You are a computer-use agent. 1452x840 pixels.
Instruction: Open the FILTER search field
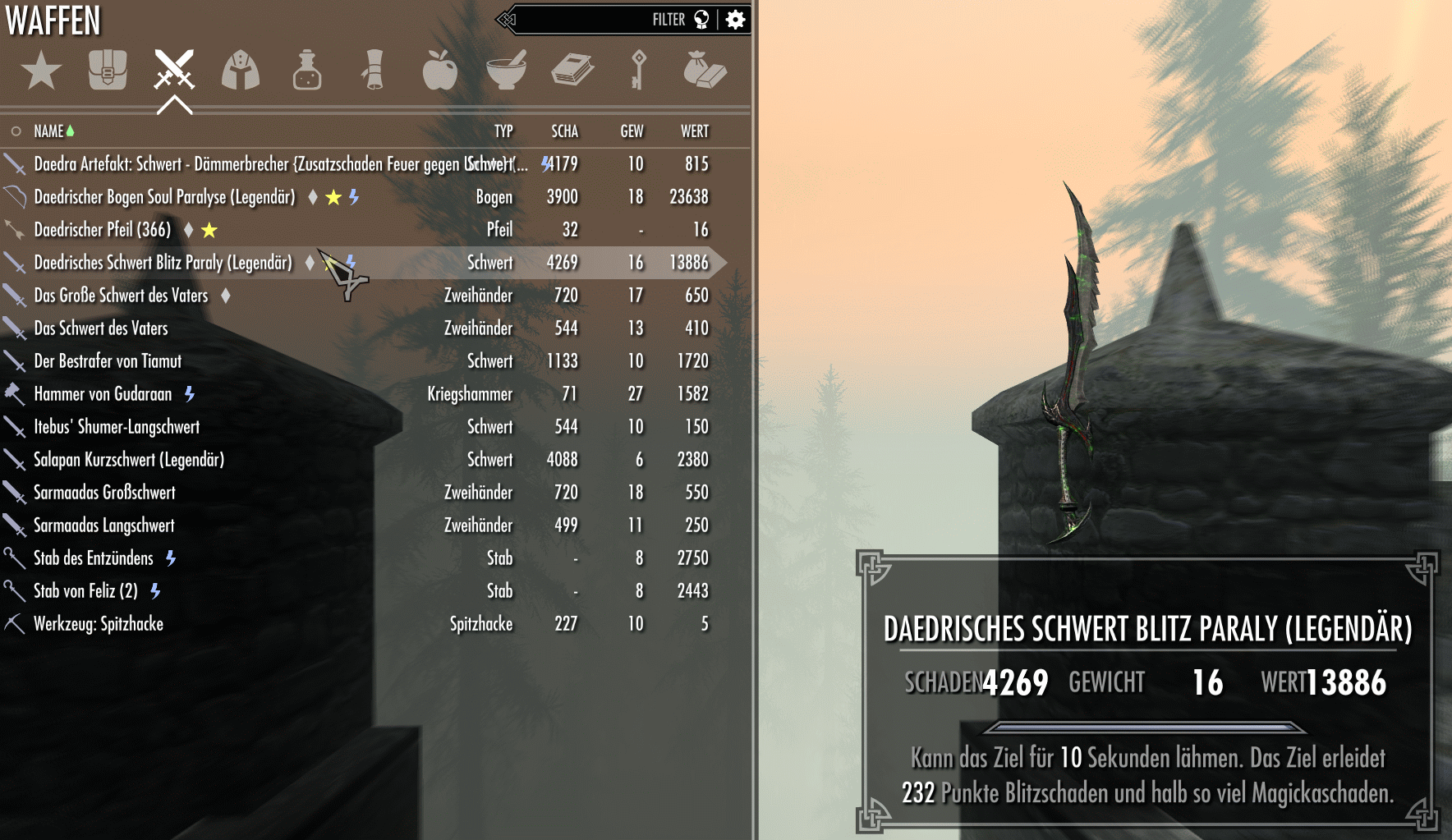(x=670, y=19)
